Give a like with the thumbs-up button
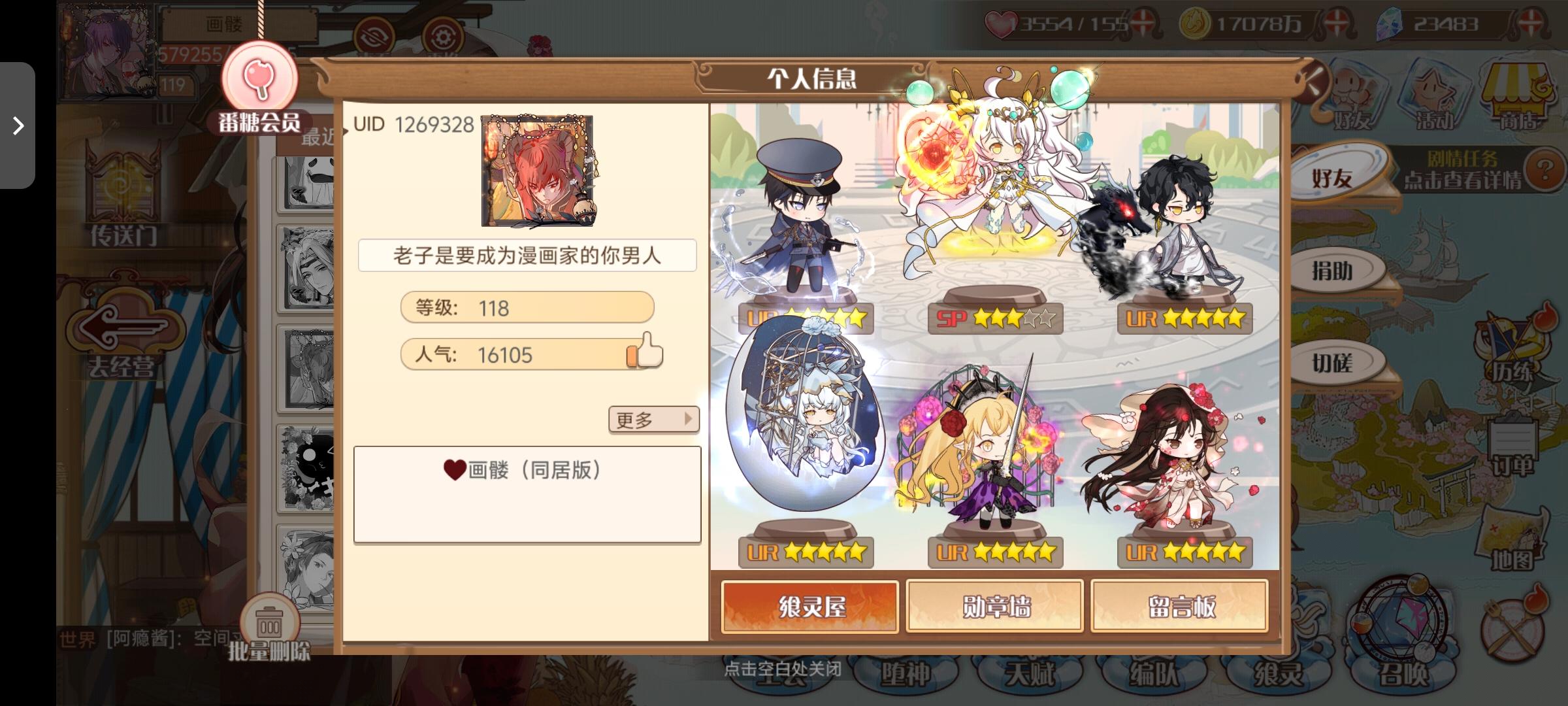1568x706 pixels. (x=646, y=352)
